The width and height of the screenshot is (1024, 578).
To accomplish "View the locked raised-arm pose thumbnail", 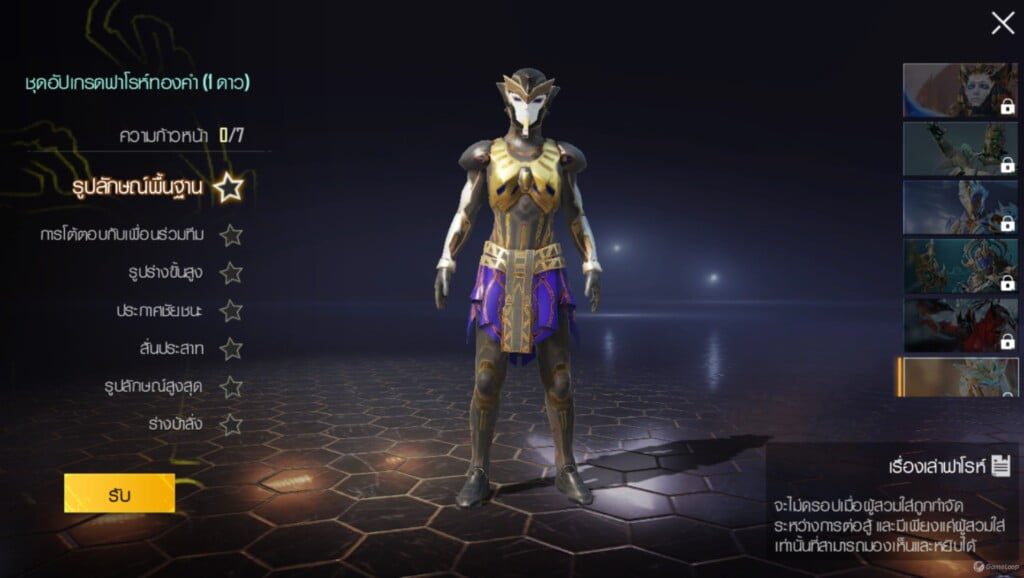I will click(960, 148).
